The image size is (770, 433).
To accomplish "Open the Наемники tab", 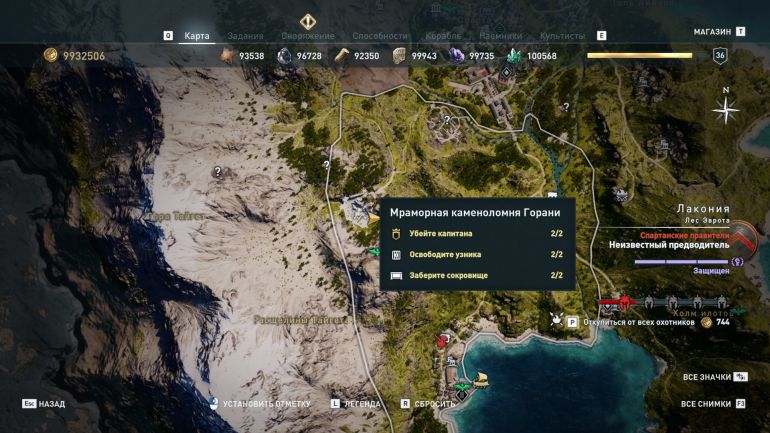I will pos(505,36).
